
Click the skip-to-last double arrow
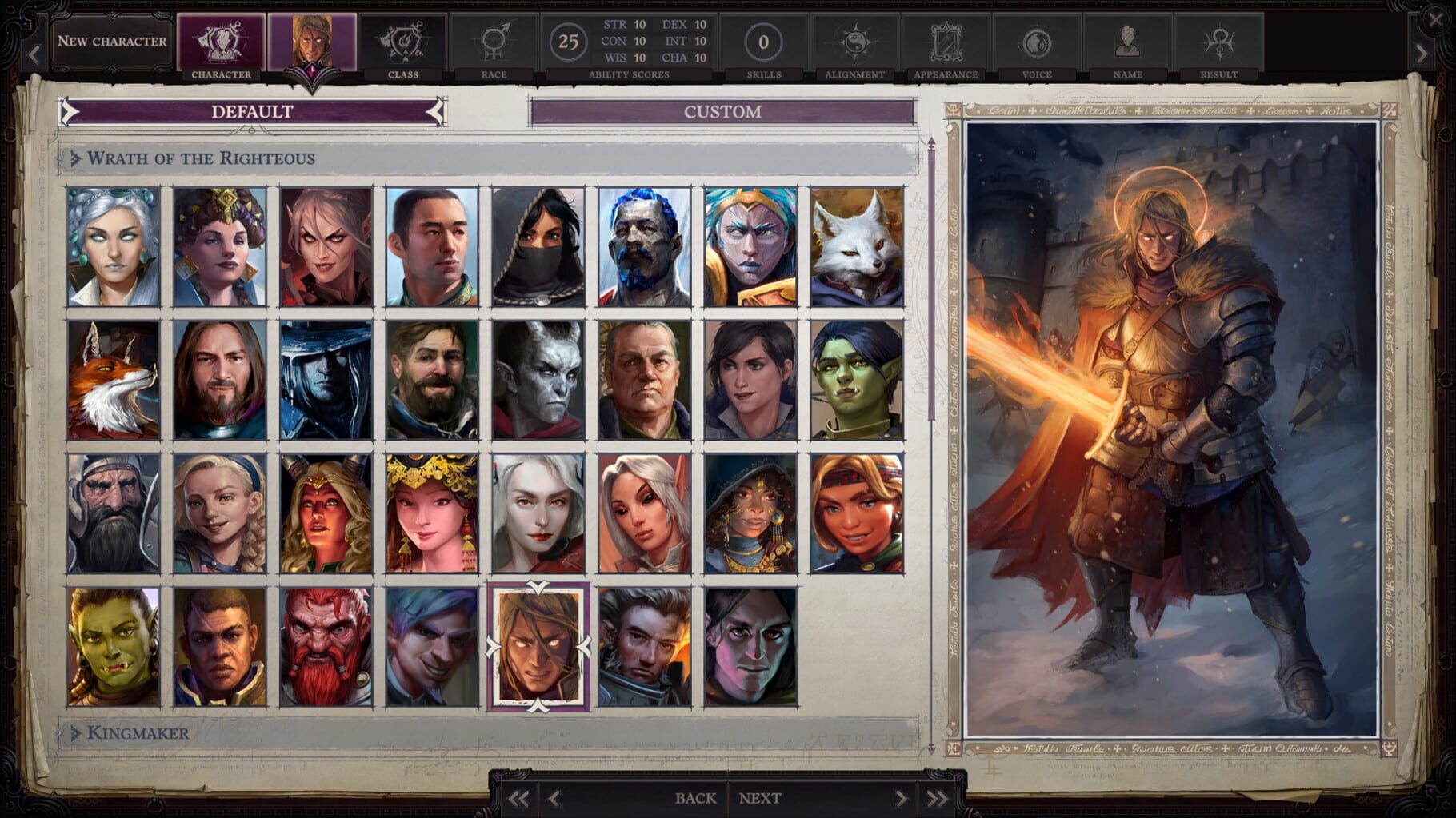934,797
